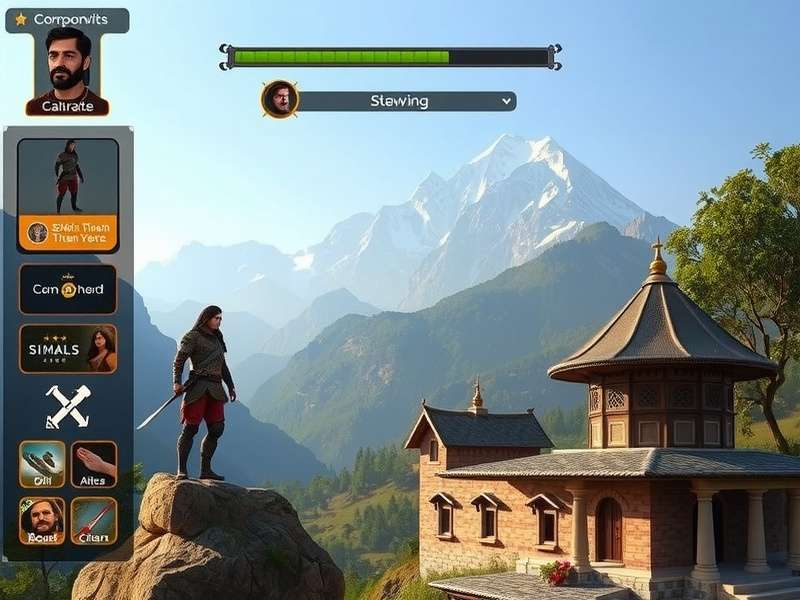Screen dimensions: 800x600
Task: Activate the Citarı red spear ability
Action: tap(94, 521)
